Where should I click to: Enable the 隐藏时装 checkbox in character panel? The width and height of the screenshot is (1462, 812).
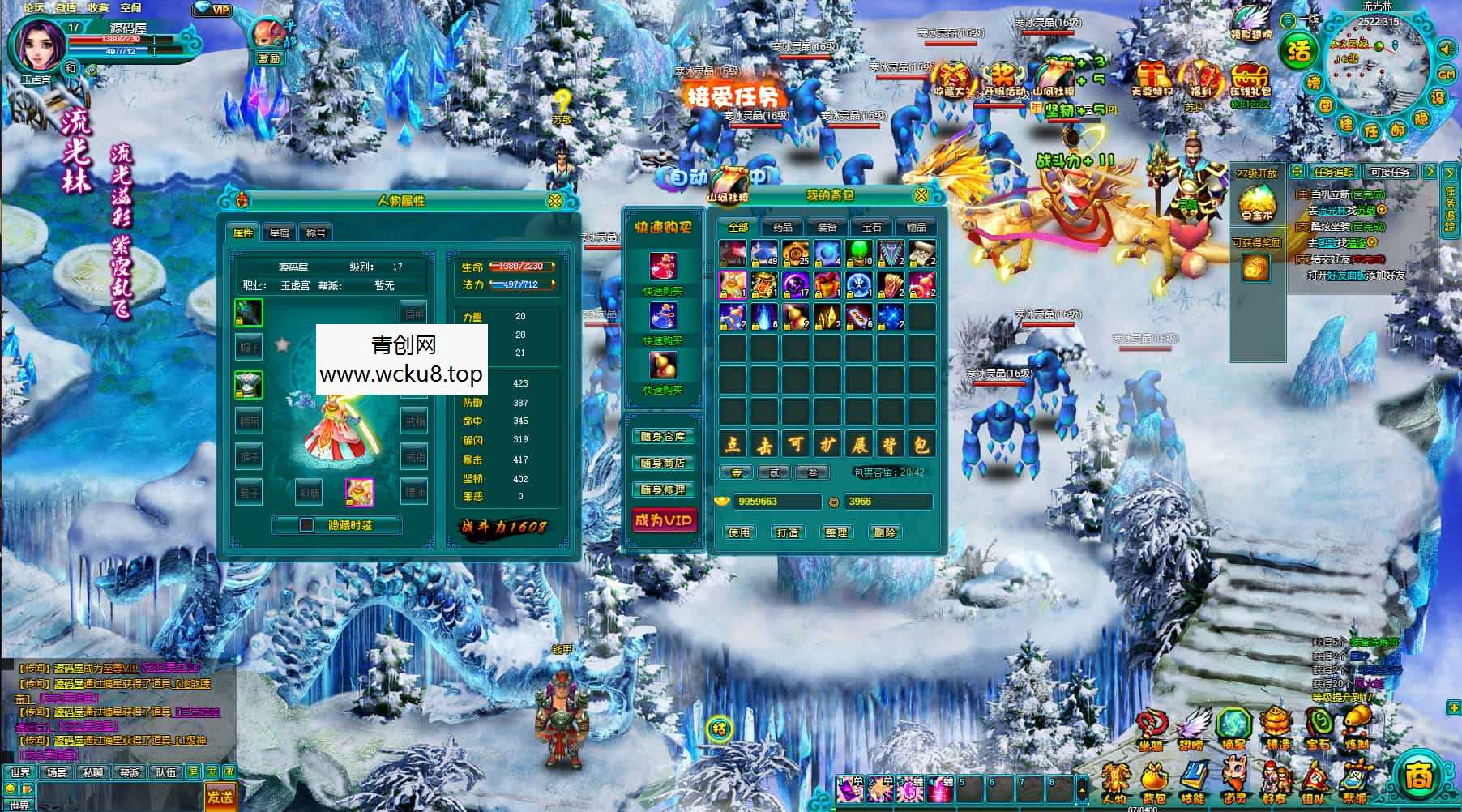coord(308,526)
